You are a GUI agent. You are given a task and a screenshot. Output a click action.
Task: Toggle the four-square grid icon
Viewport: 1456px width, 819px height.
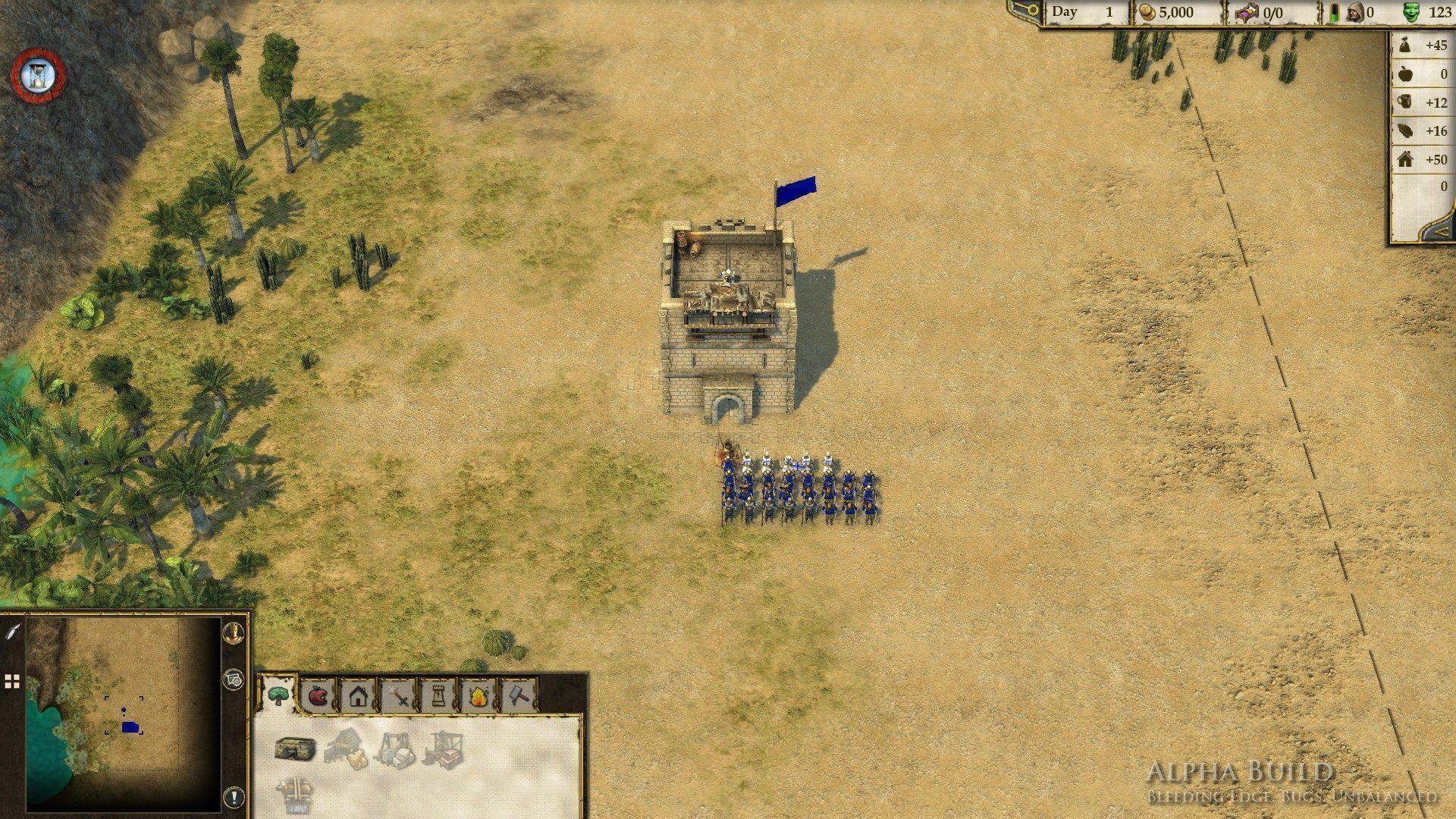coord(11,682)
